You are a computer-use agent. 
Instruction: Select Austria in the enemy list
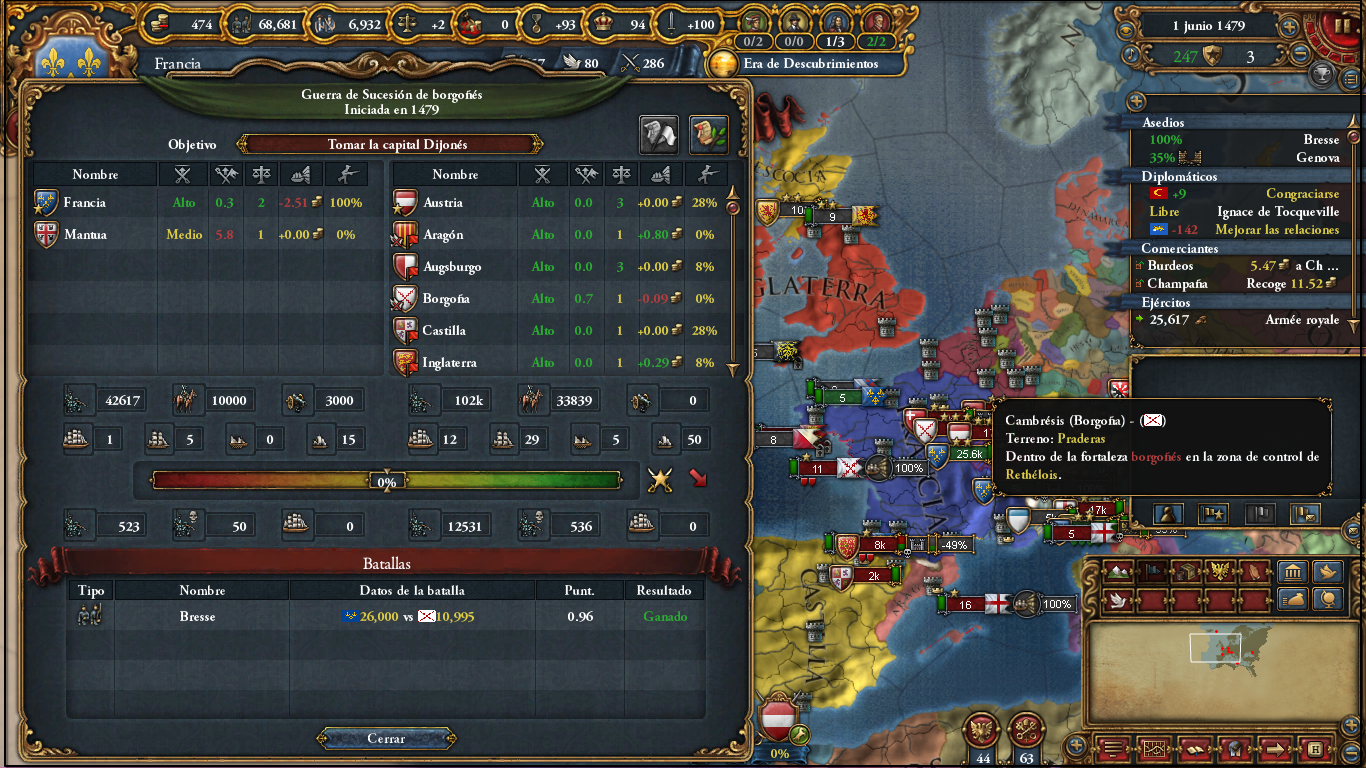pyautogui.click(x=443, y=203)
